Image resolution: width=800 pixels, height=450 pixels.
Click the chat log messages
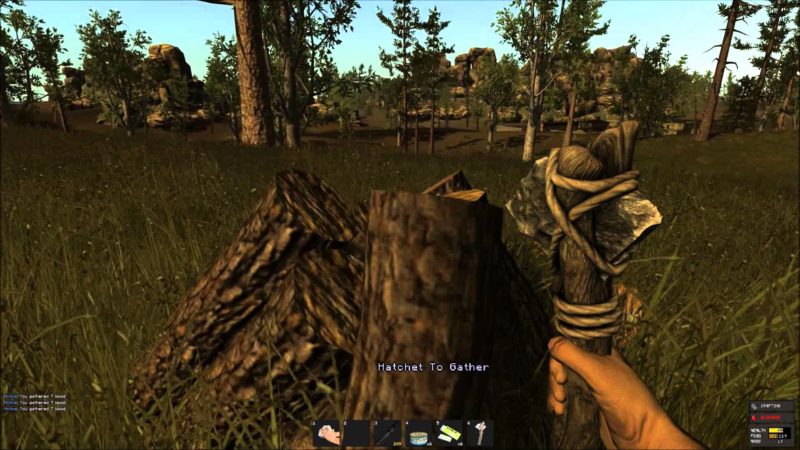coord(34,402)
